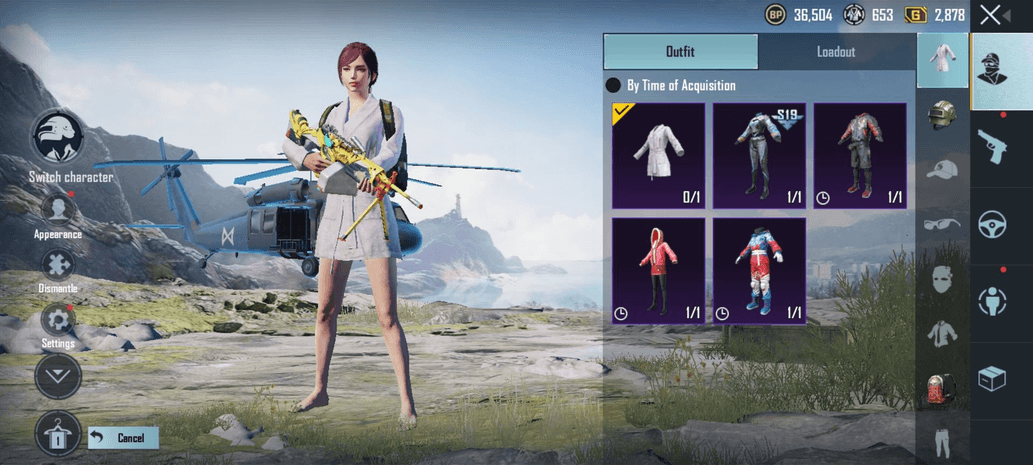Open the Appearance editor
Screen dimensions: 1033x465
pos(58,210)
